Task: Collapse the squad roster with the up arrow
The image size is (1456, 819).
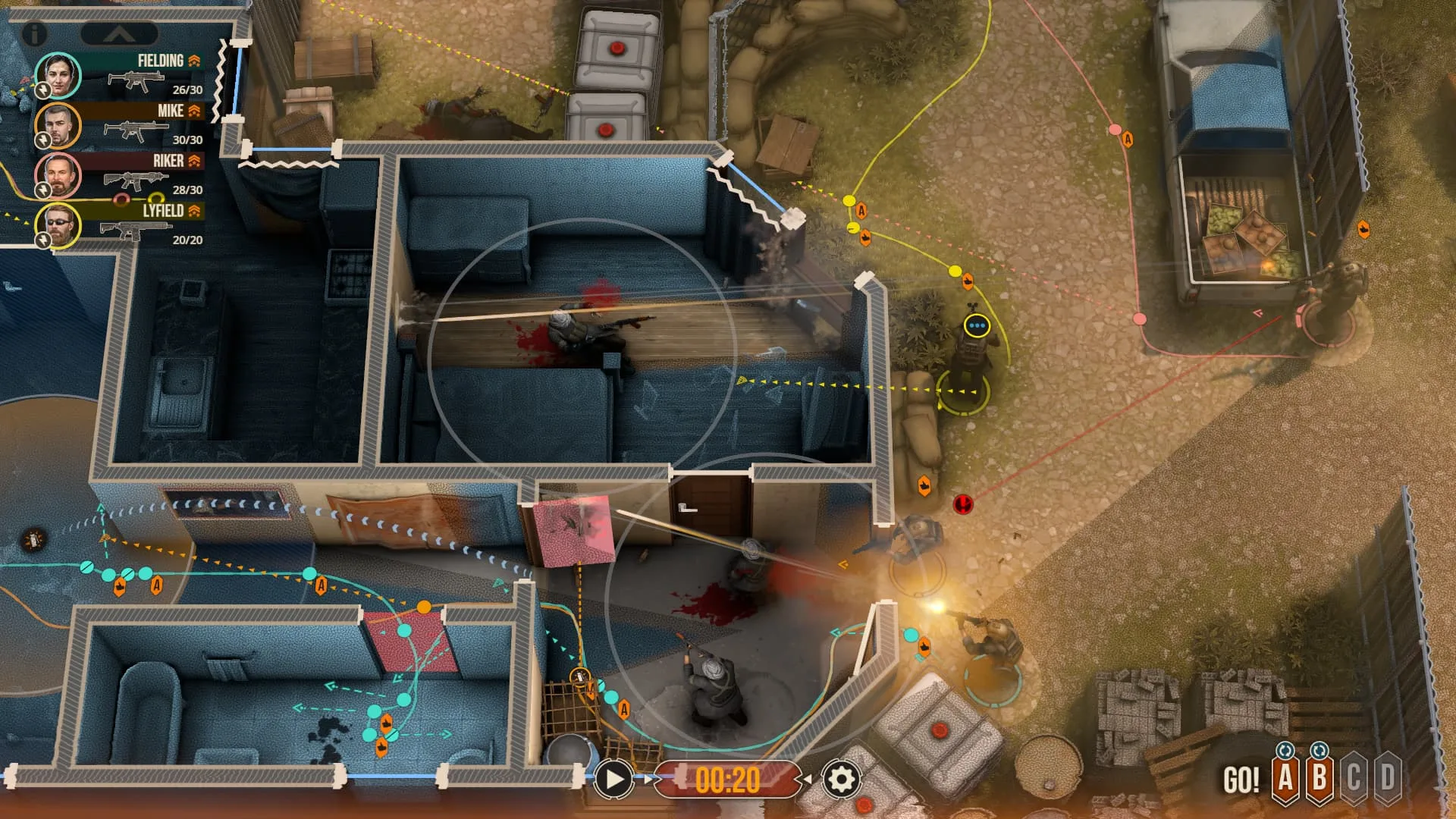Action: tap(119, 34)
